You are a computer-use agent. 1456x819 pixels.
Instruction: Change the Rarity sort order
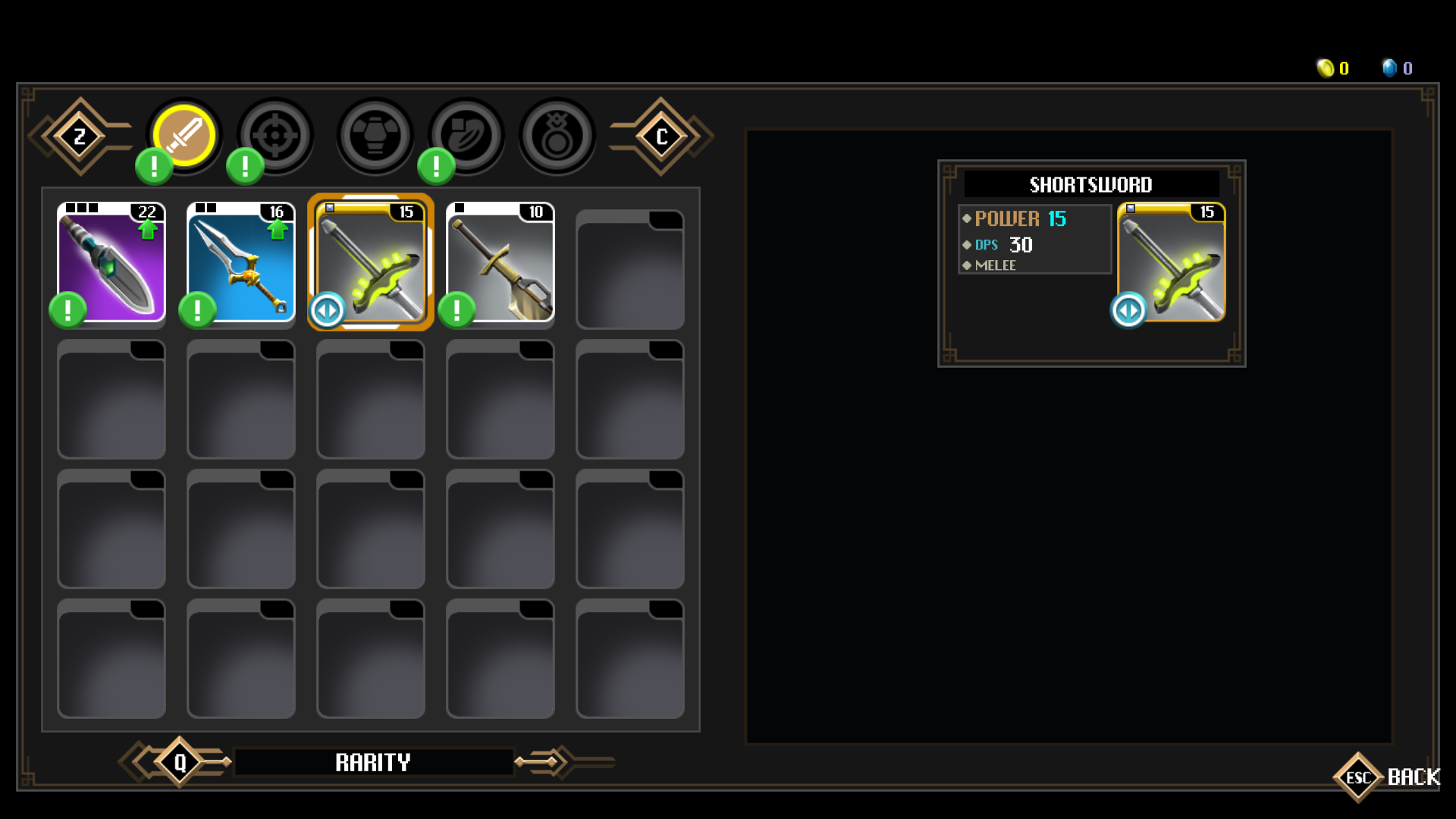pos(373,762)
